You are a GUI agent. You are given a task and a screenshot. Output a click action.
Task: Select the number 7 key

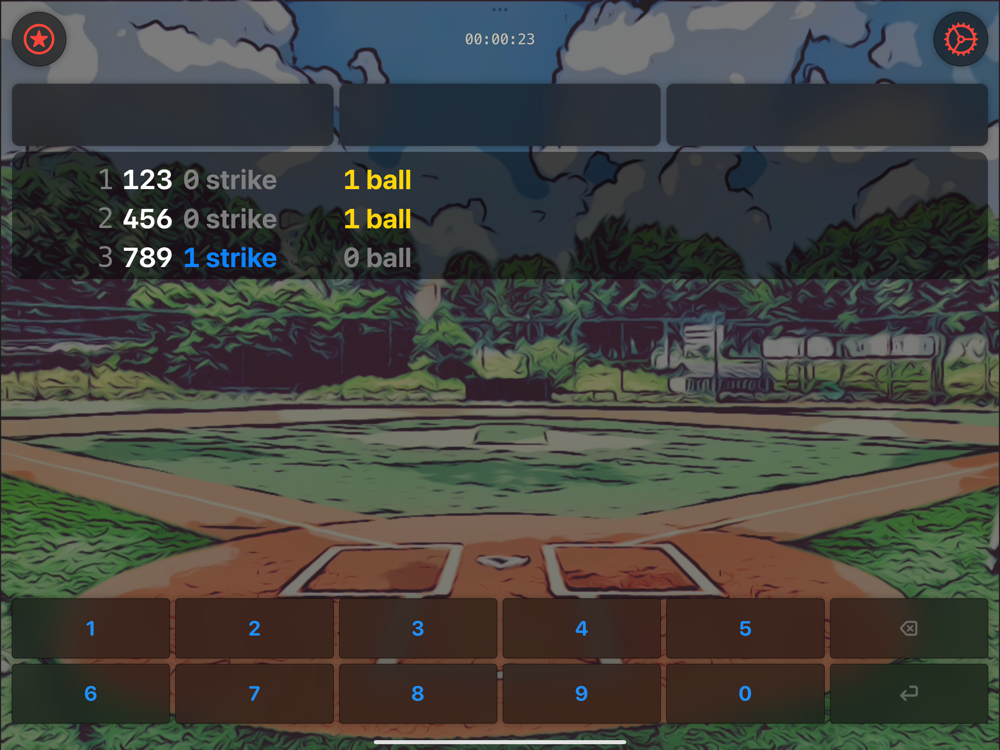[254, 694]
